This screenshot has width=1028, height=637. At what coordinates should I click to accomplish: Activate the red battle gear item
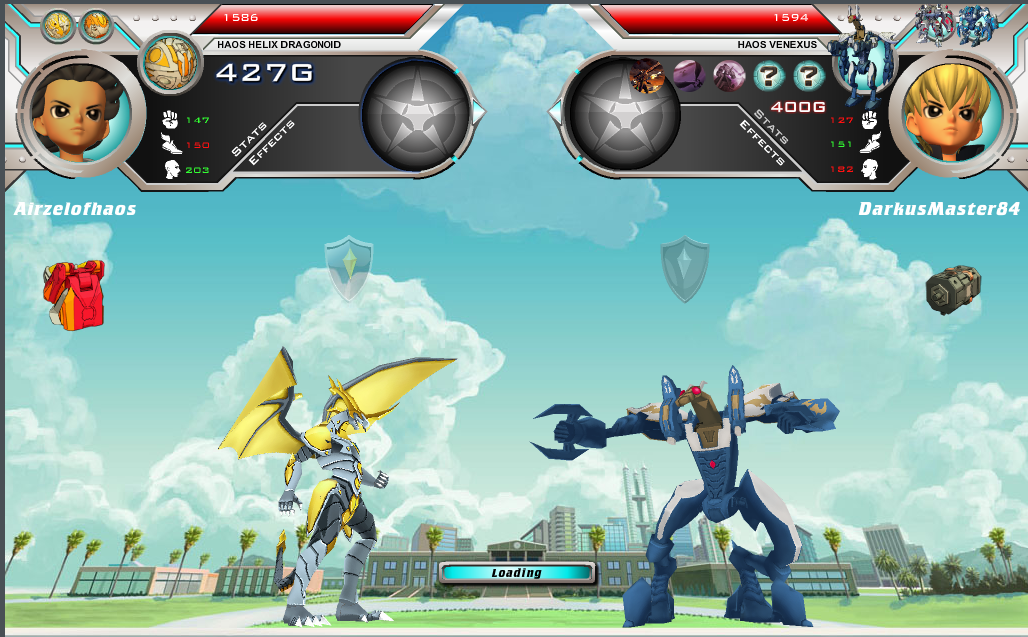[x=74, y=294]
